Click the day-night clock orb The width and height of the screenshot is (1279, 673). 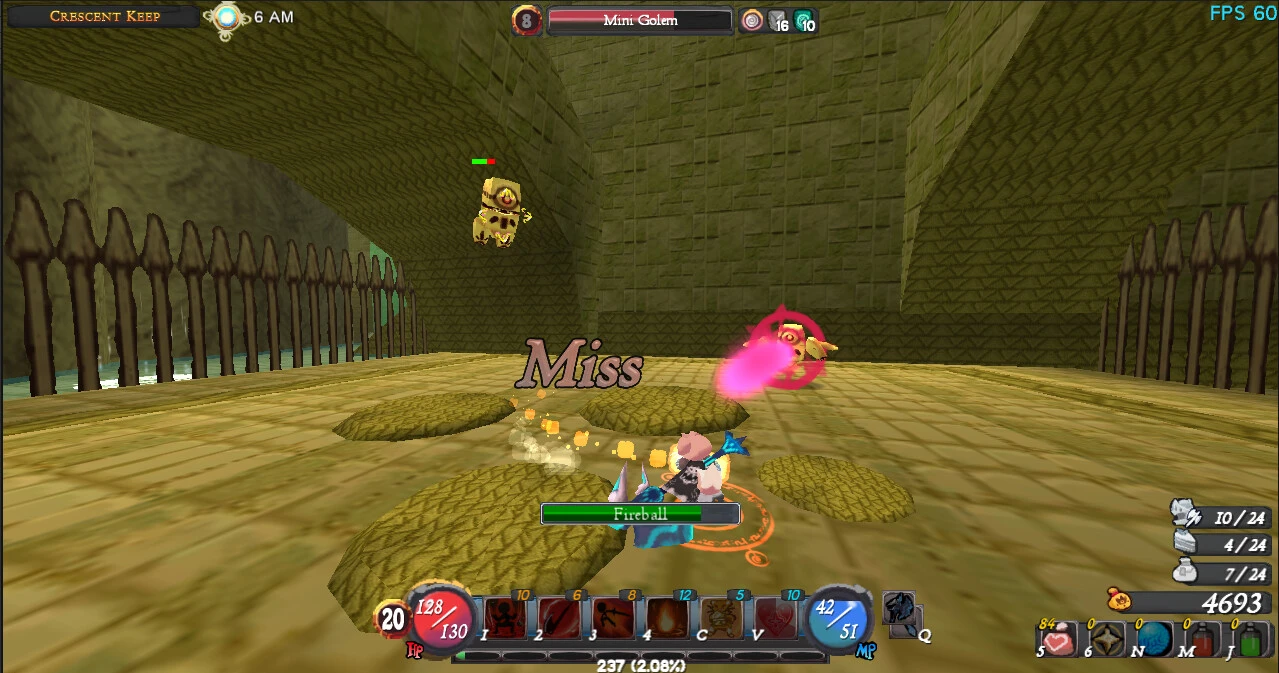(226, 17)
